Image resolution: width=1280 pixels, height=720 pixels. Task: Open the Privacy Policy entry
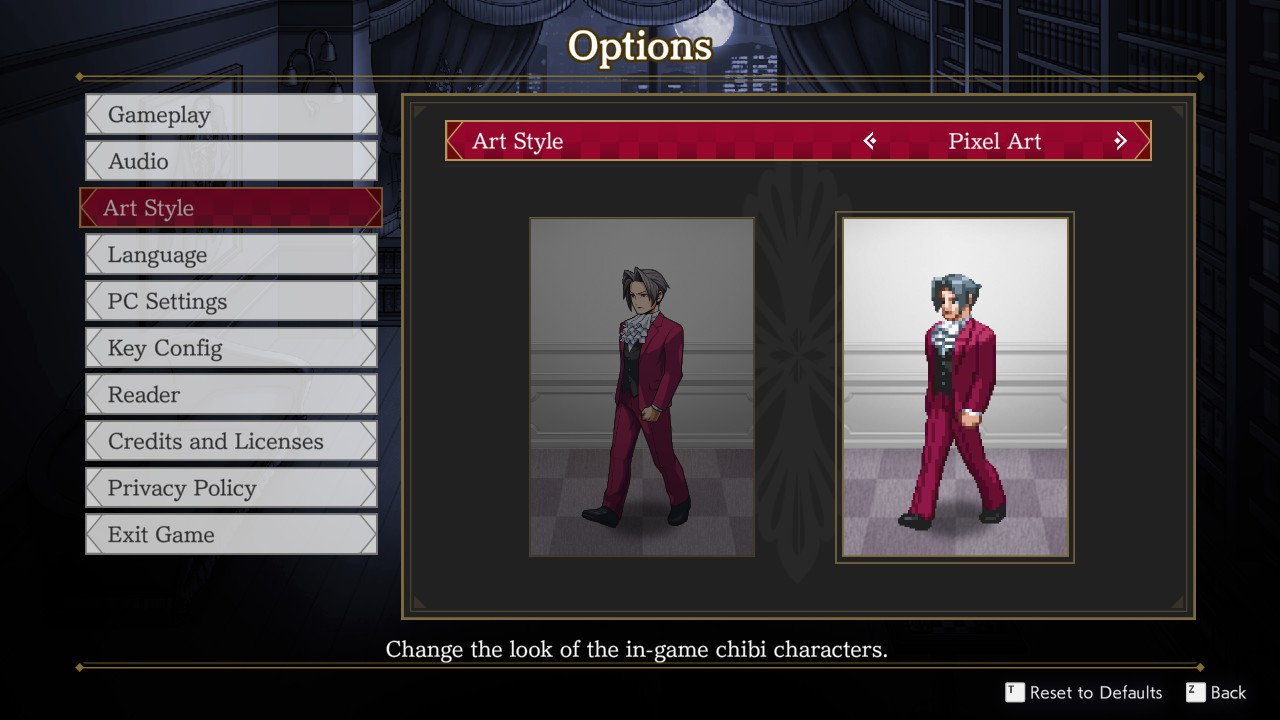click(231, 488)
